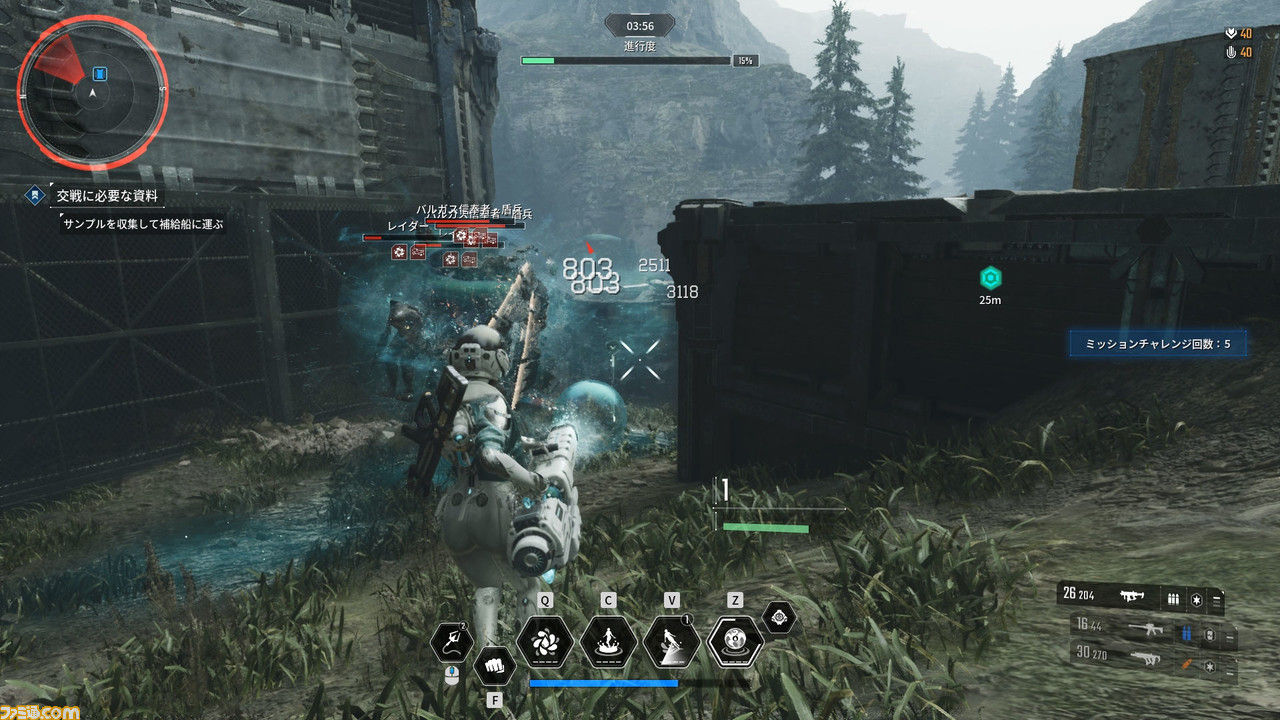Trigger the swirling petals skill on Q
Image resolution: width=1280 pixels, height=720 pixels.
tap(546, 641)
